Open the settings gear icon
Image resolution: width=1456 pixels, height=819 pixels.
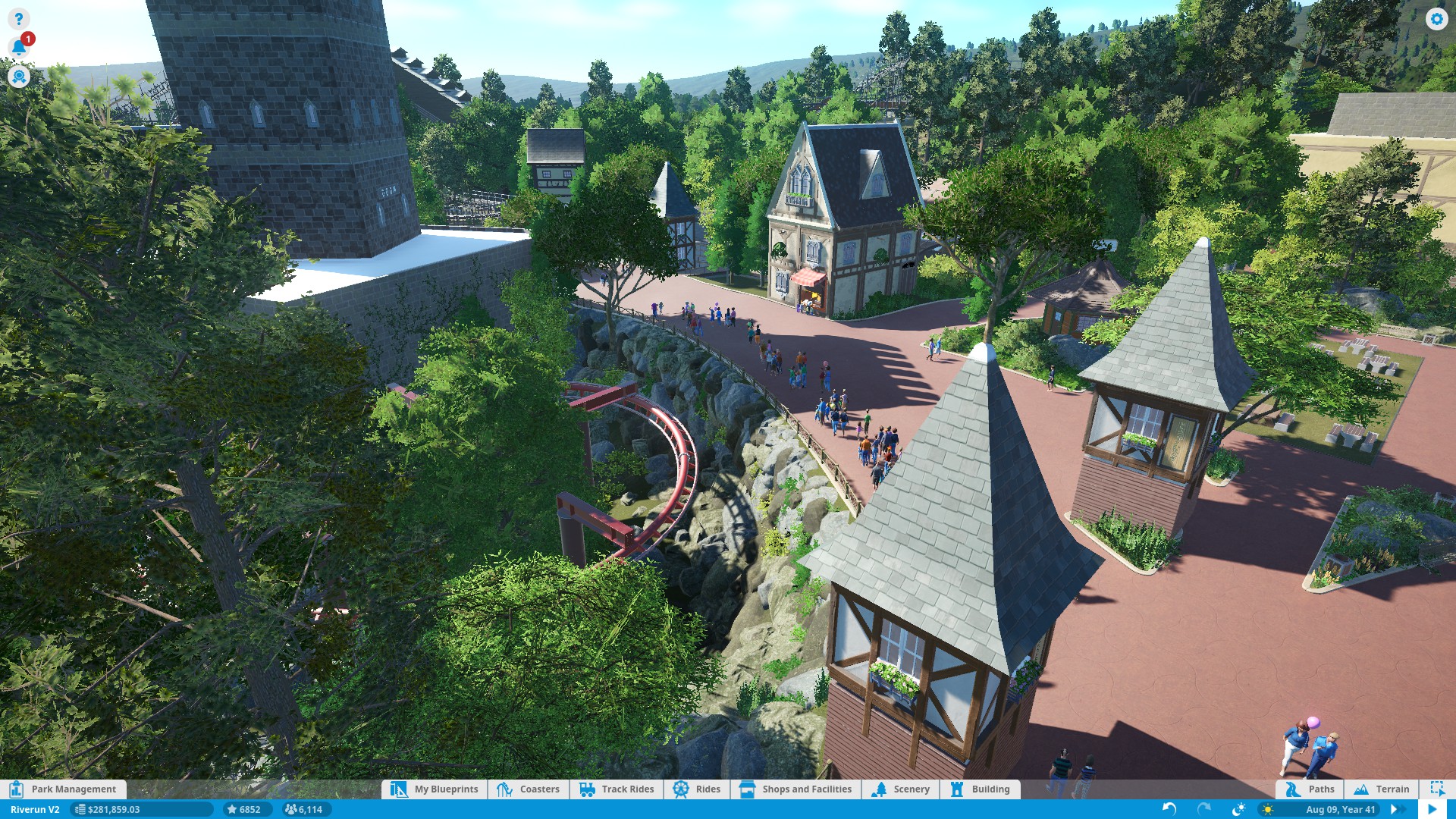coord(1436,19)
